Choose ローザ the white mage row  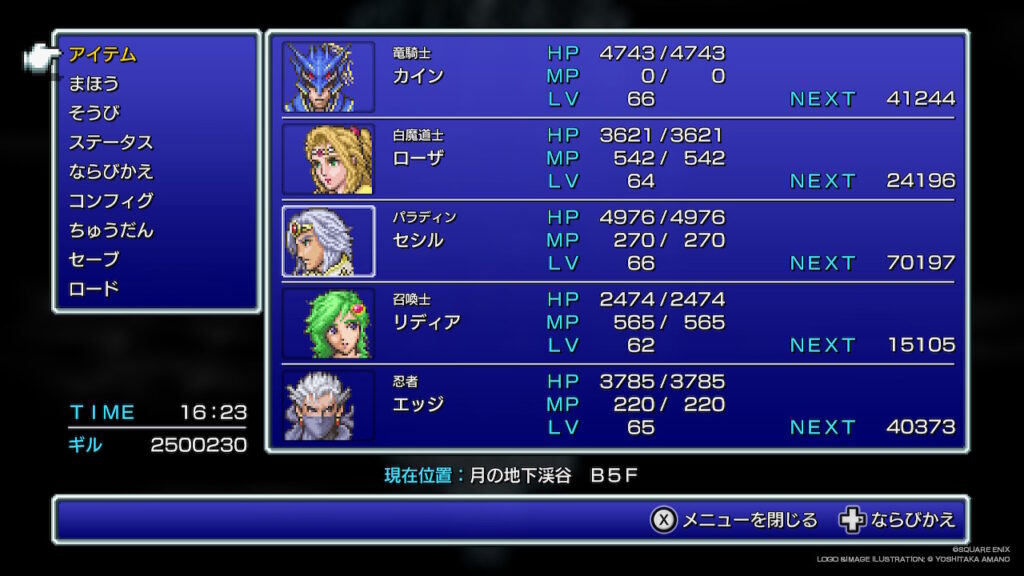point(418,158)
